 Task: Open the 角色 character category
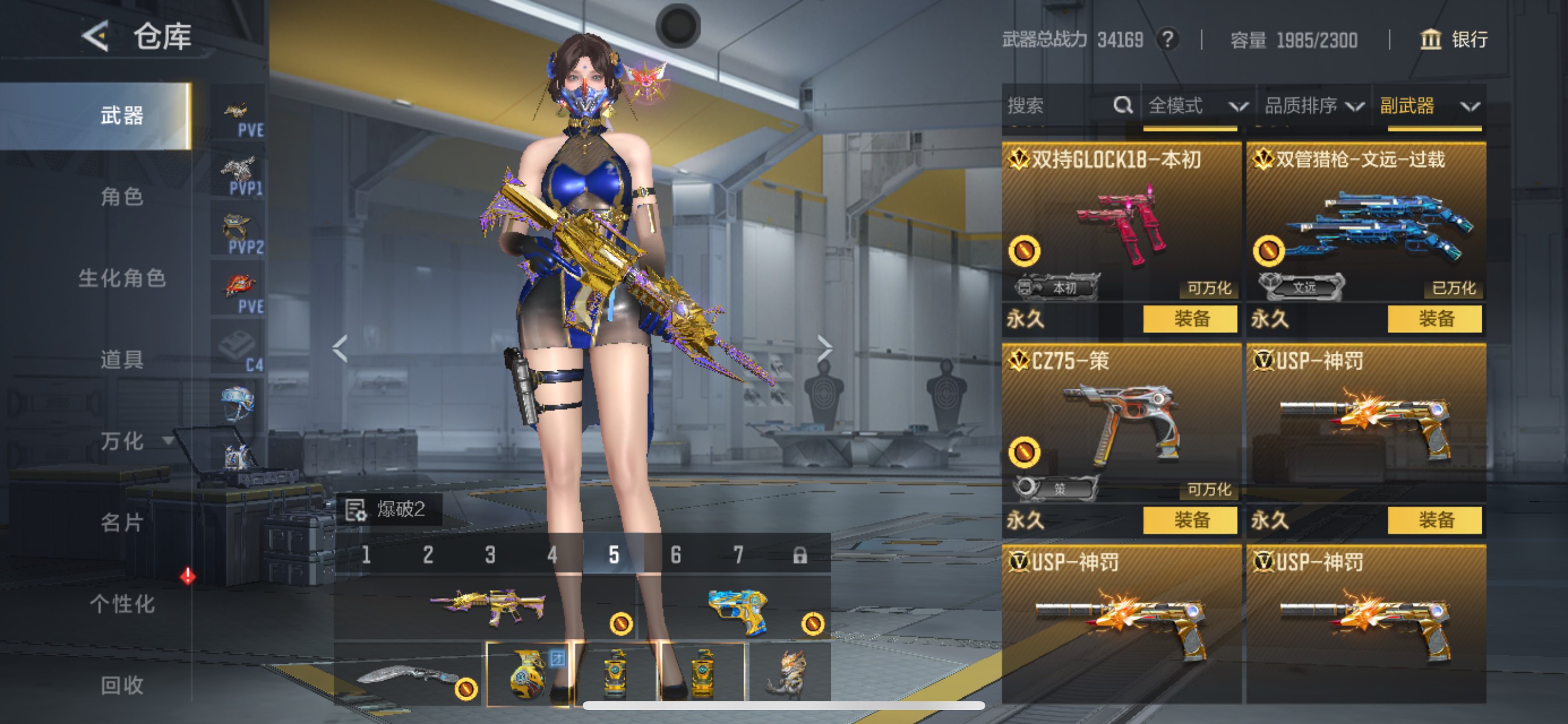tap(122, 197)
